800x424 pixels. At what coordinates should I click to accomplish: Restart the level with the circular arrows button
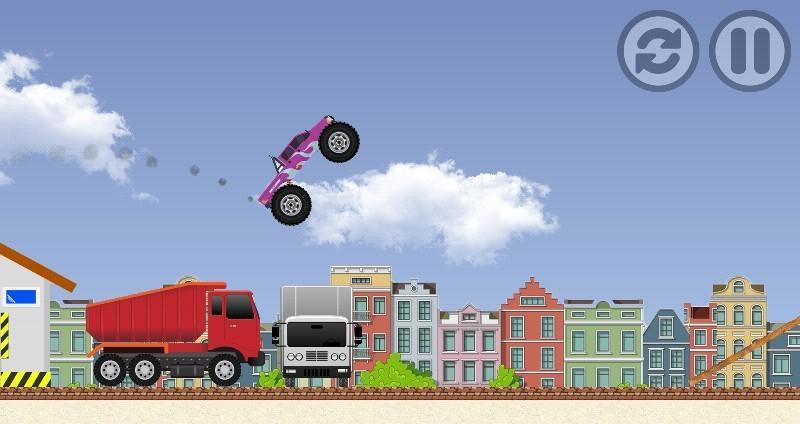tap(657, 51)
